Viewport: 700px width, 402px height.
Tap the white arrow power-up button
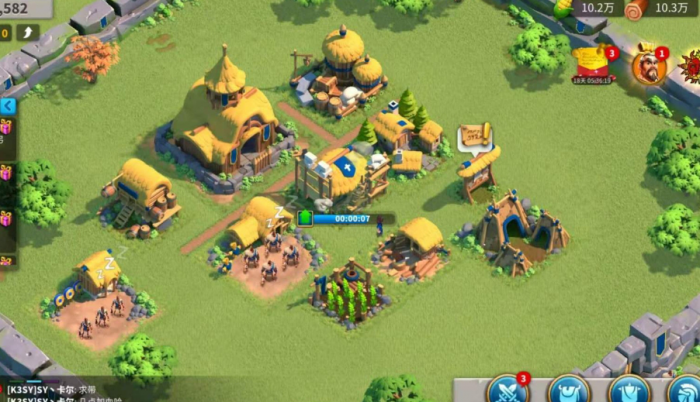tap(28, 33)
